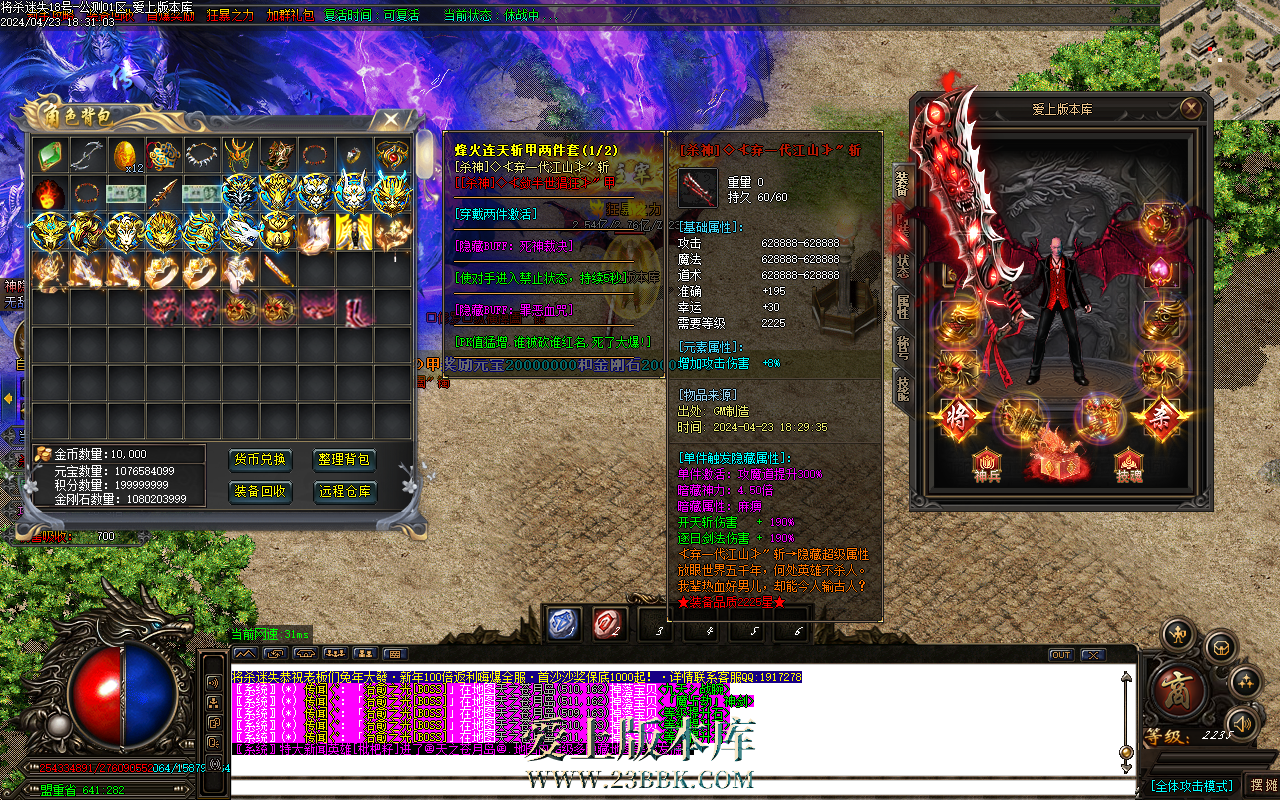Click the 货币兑换 currency exchange button
Image resolution: width=1280 pixels, height=800 pixels.
261,460
